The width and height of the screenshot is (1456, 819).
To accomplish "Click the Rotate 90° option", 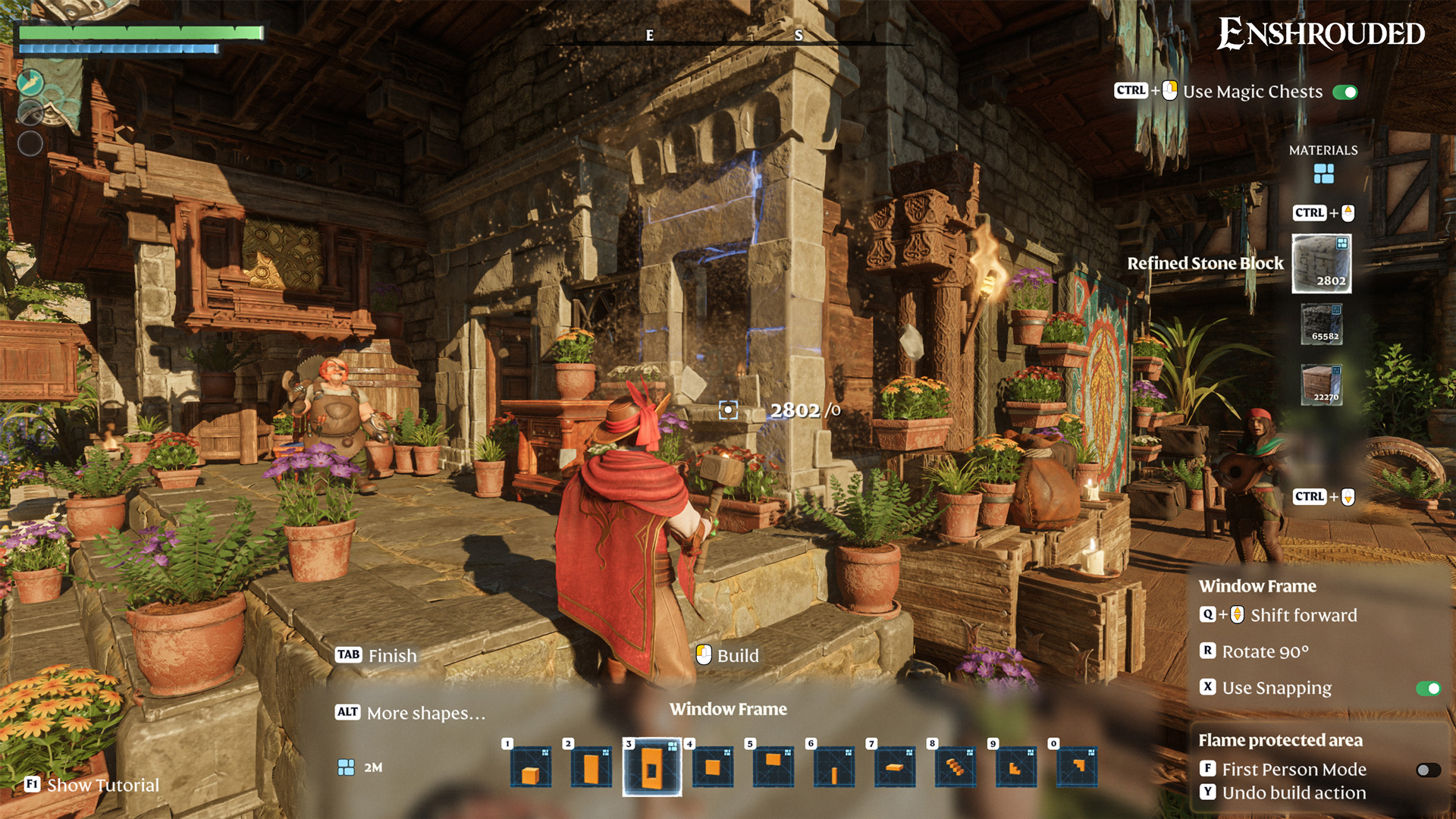I will pyautogui.click(x=1265, y=652).
